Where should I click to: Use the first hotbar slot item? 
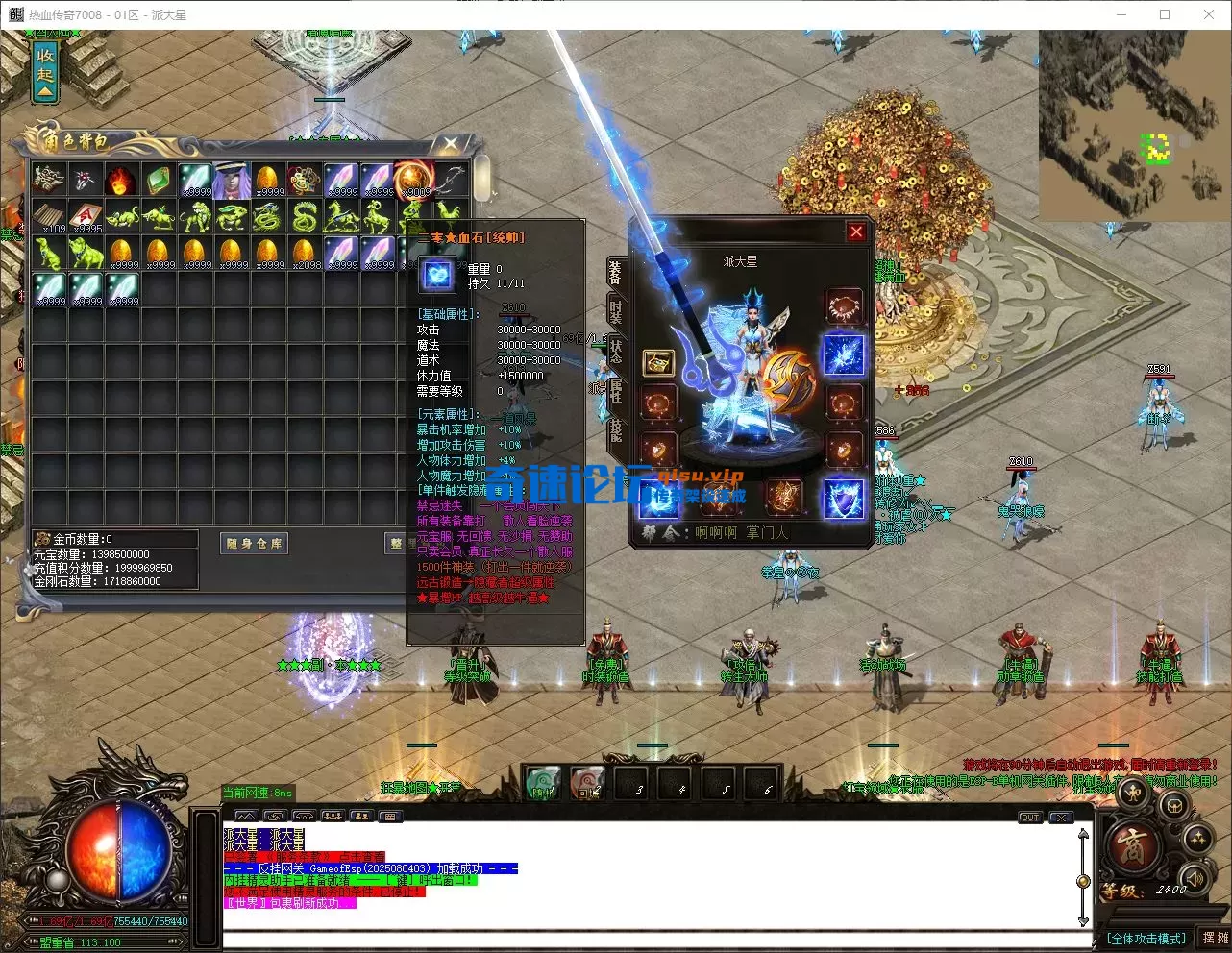tap(542, 783)
